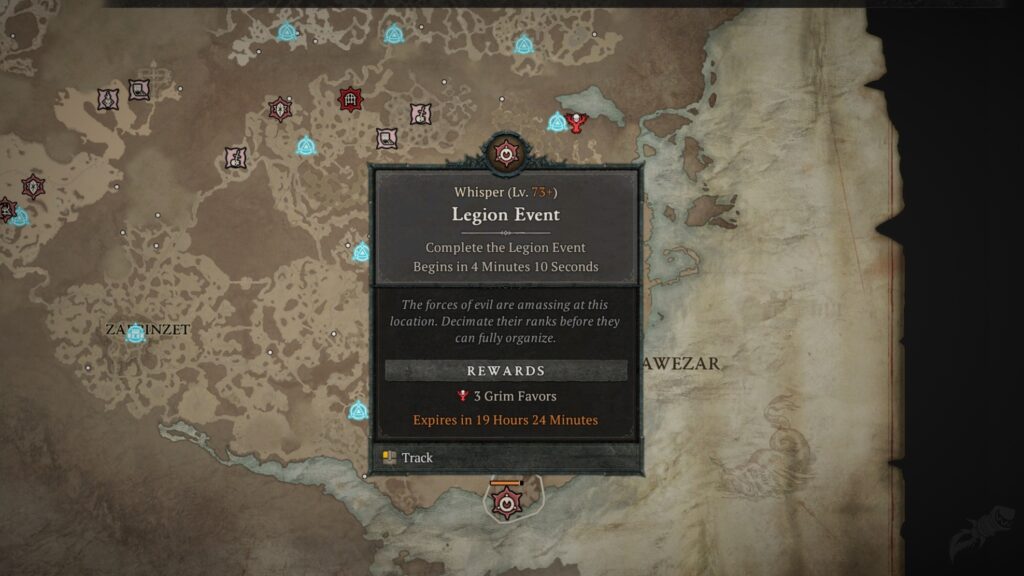Select the Zarbinzet waypoint marker
Image resolution: width=1024 pixels, height=576 pixels.
pyautogui.click(x=135, y=334)
